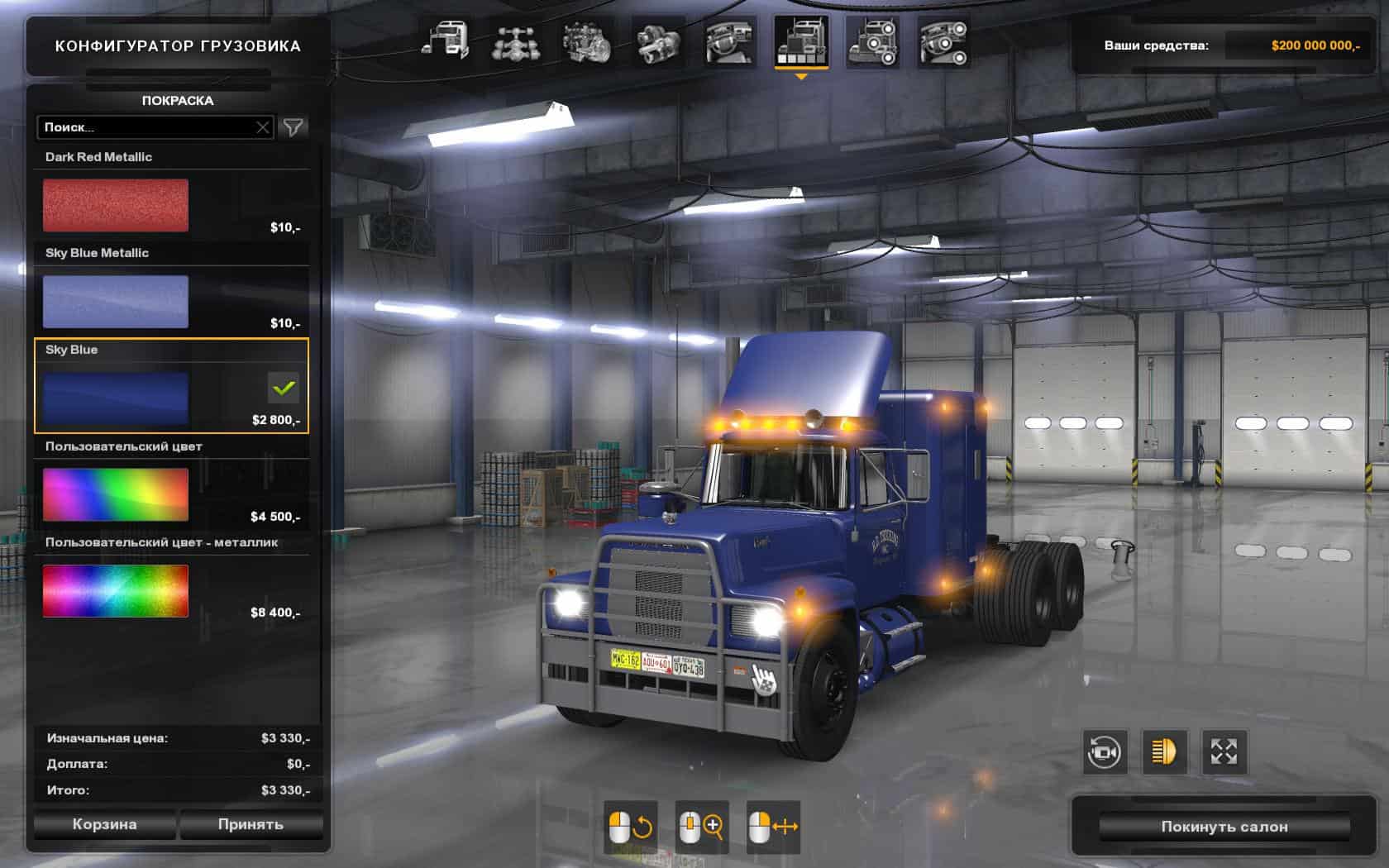Select the transmission tab
This screenshot has height=868, width=1389.
pos(659,41)
